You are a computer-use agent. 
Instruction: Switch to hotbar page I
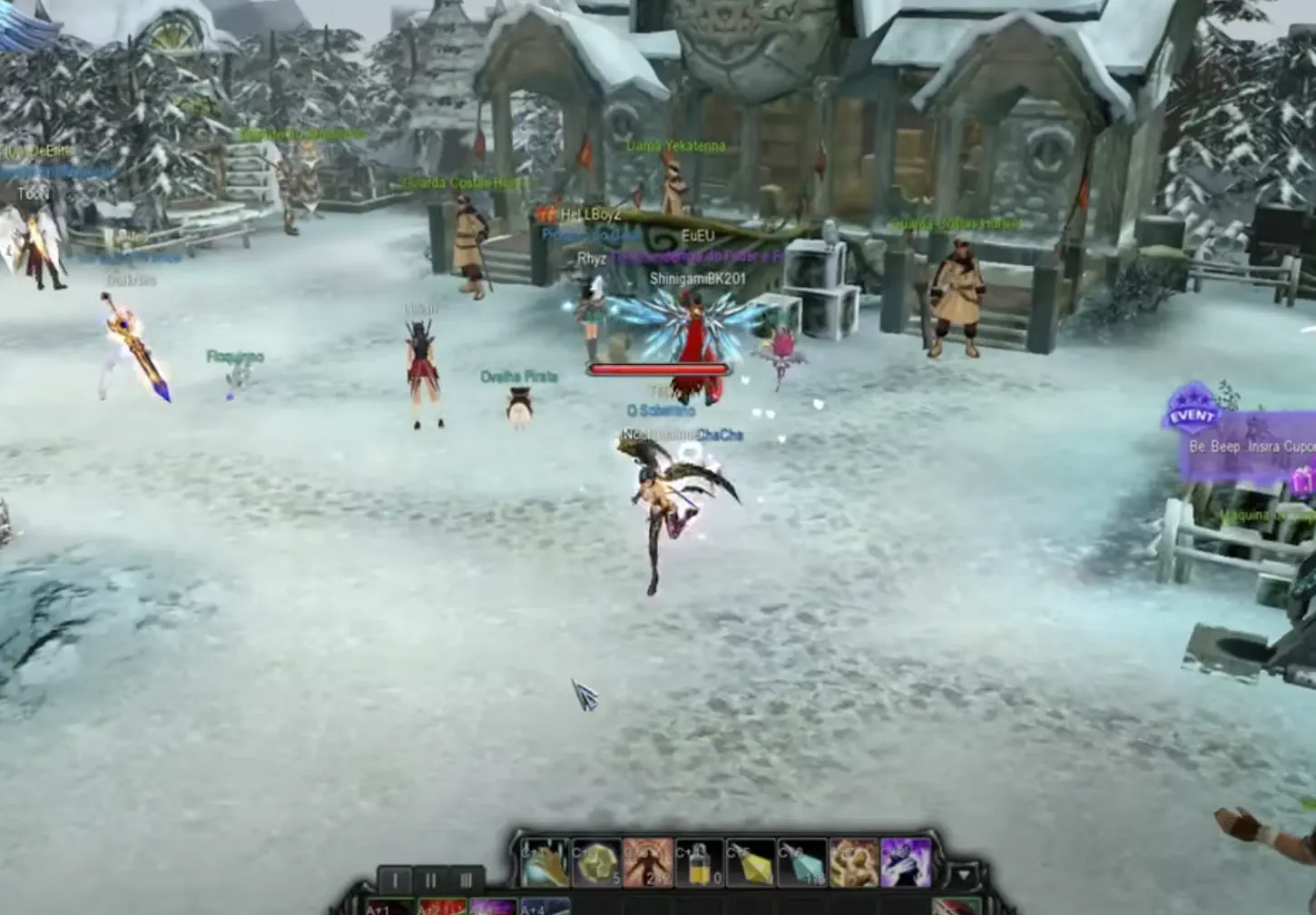coord(395,879)
